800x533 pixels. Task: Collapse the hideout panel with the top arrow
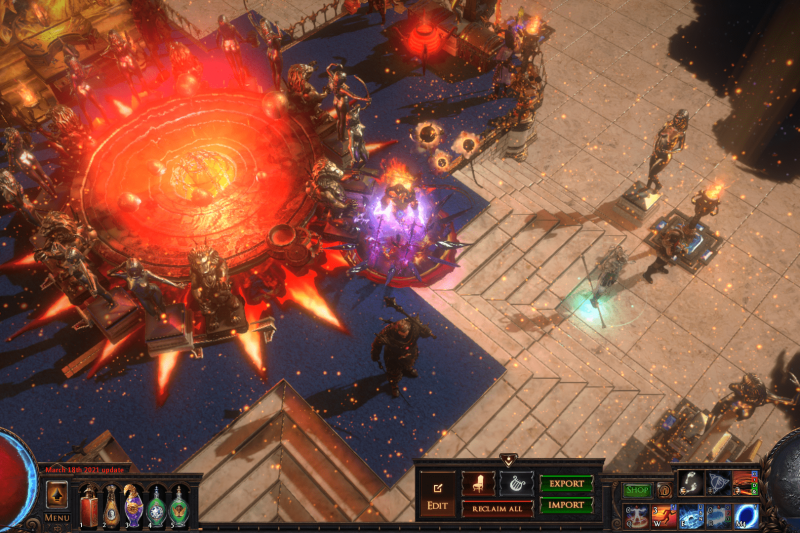tap(508, 461)
